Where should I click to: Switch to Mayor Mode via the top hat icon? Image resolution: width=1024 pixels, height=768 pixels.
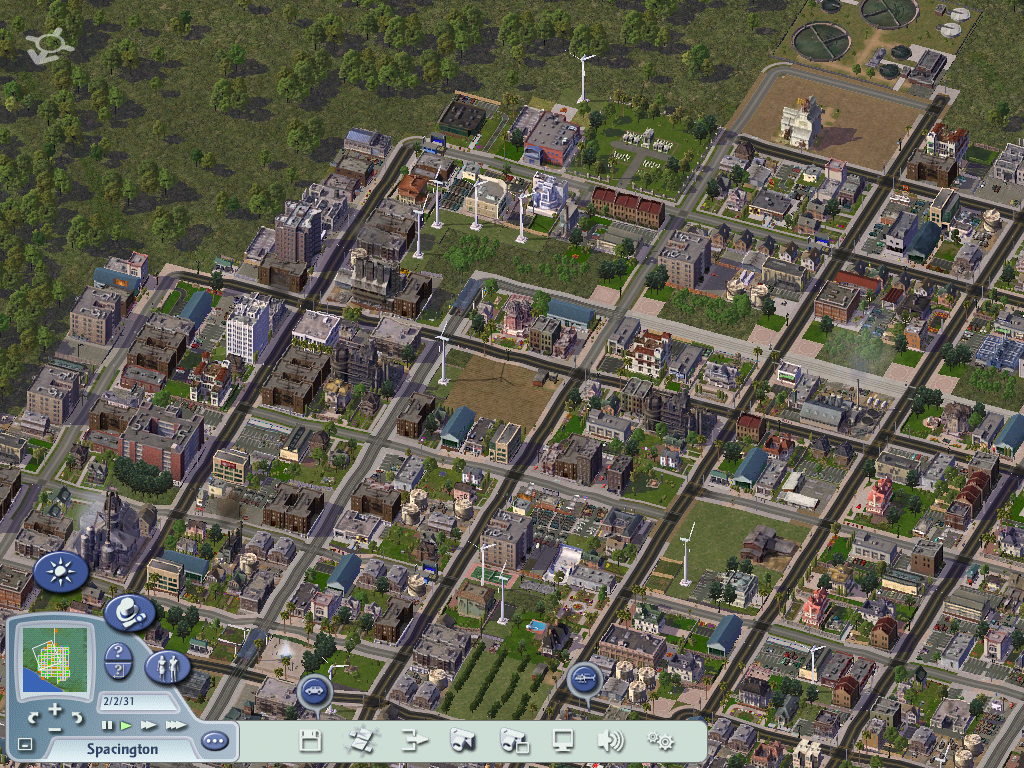128,612
